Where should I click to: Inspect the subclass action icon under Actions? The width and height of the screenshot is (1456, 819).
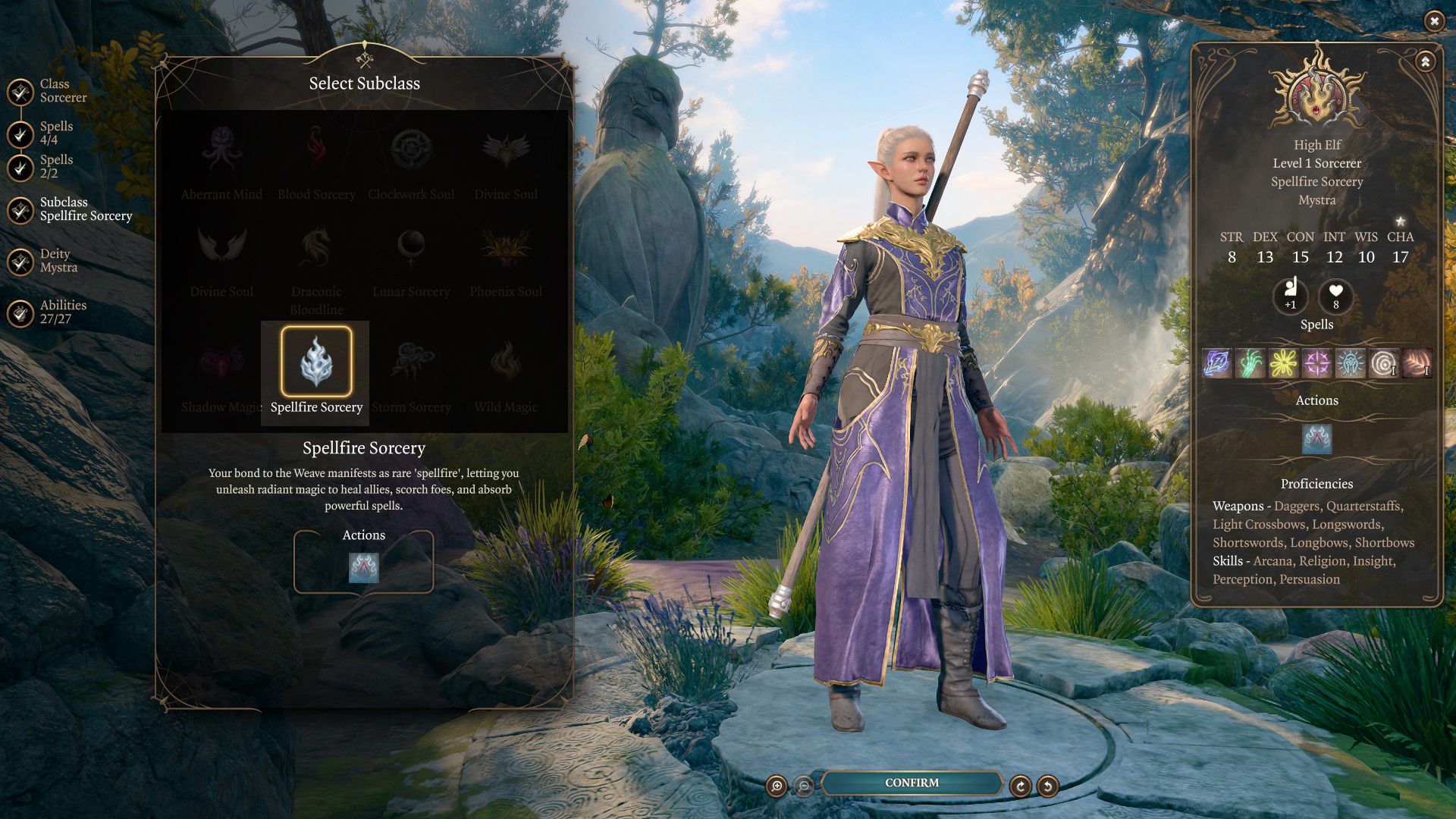click(363, 567)
